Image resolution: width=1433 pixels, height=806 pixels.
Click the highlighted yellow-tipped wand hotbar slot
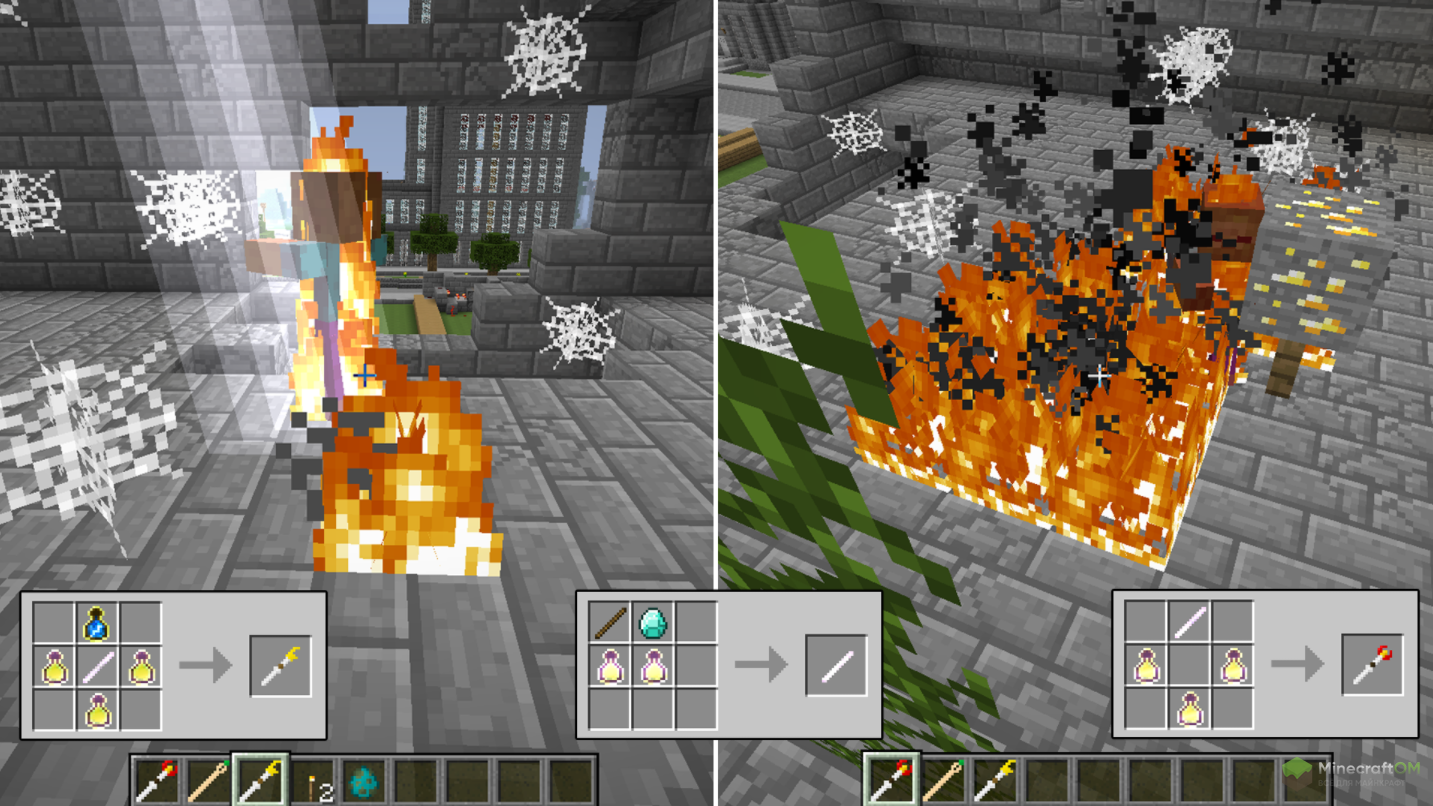[x=261, y=780]
